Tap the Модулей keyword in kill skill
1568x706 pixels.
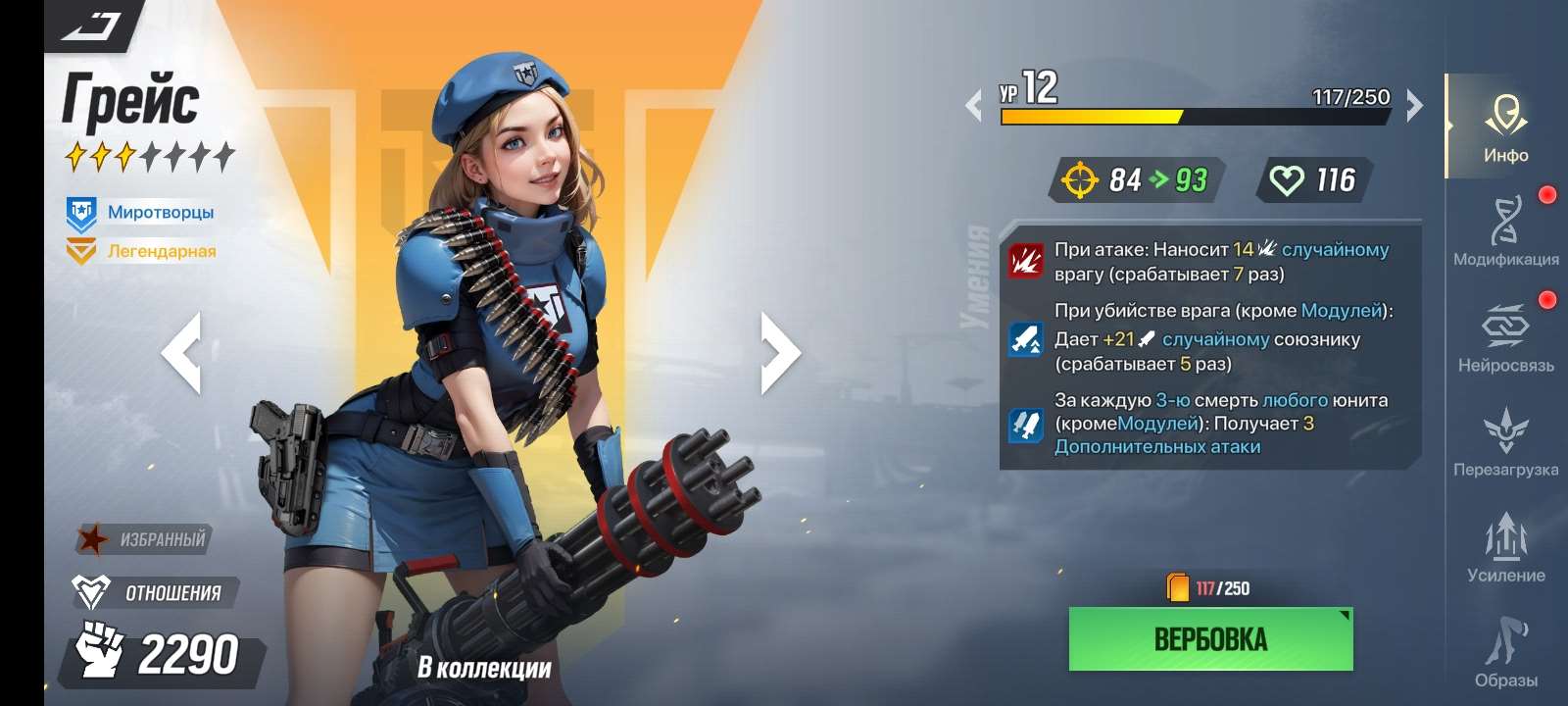(x=1340, y=311)
